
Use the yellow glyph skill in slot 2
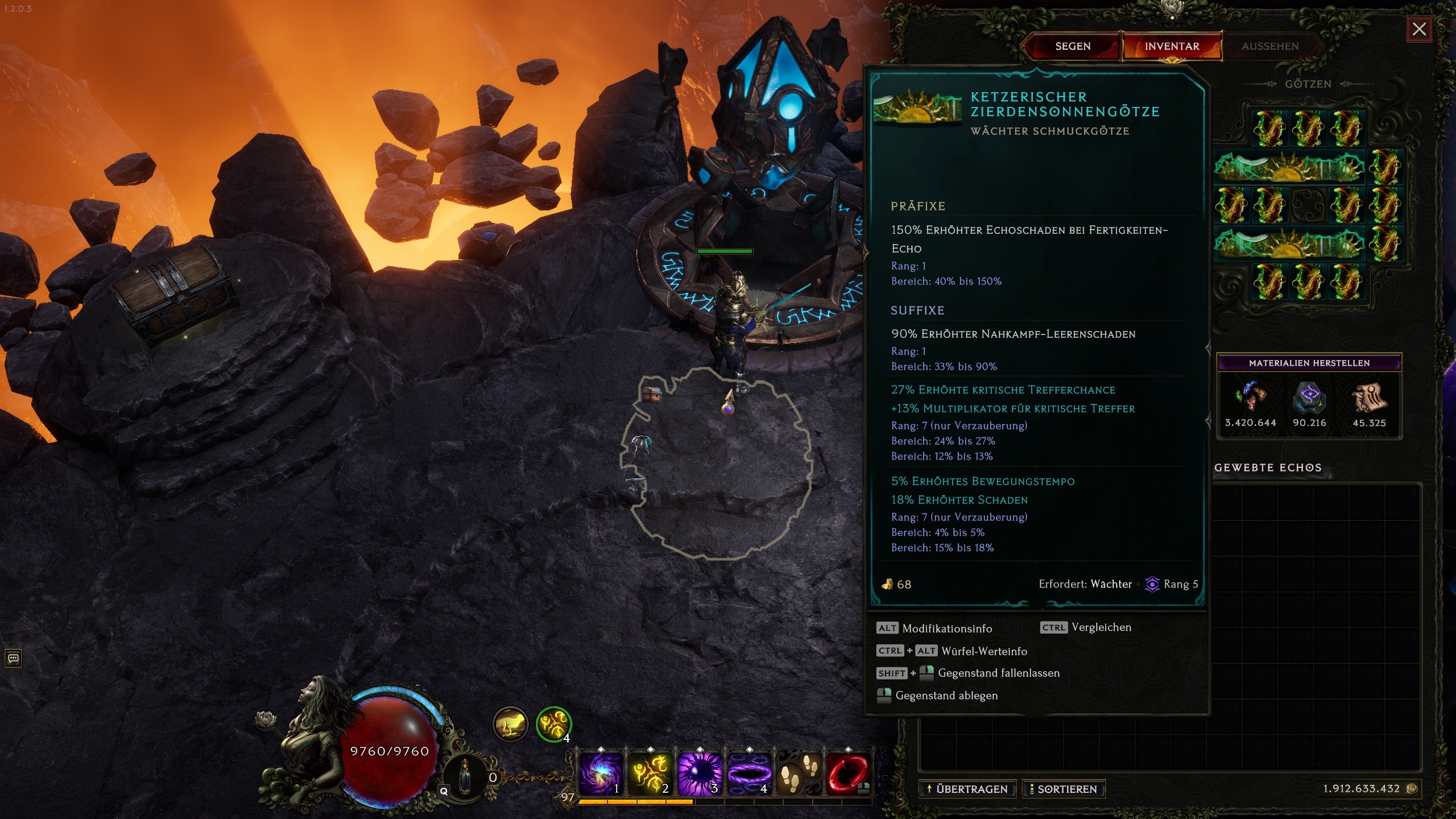pos(650,773)
